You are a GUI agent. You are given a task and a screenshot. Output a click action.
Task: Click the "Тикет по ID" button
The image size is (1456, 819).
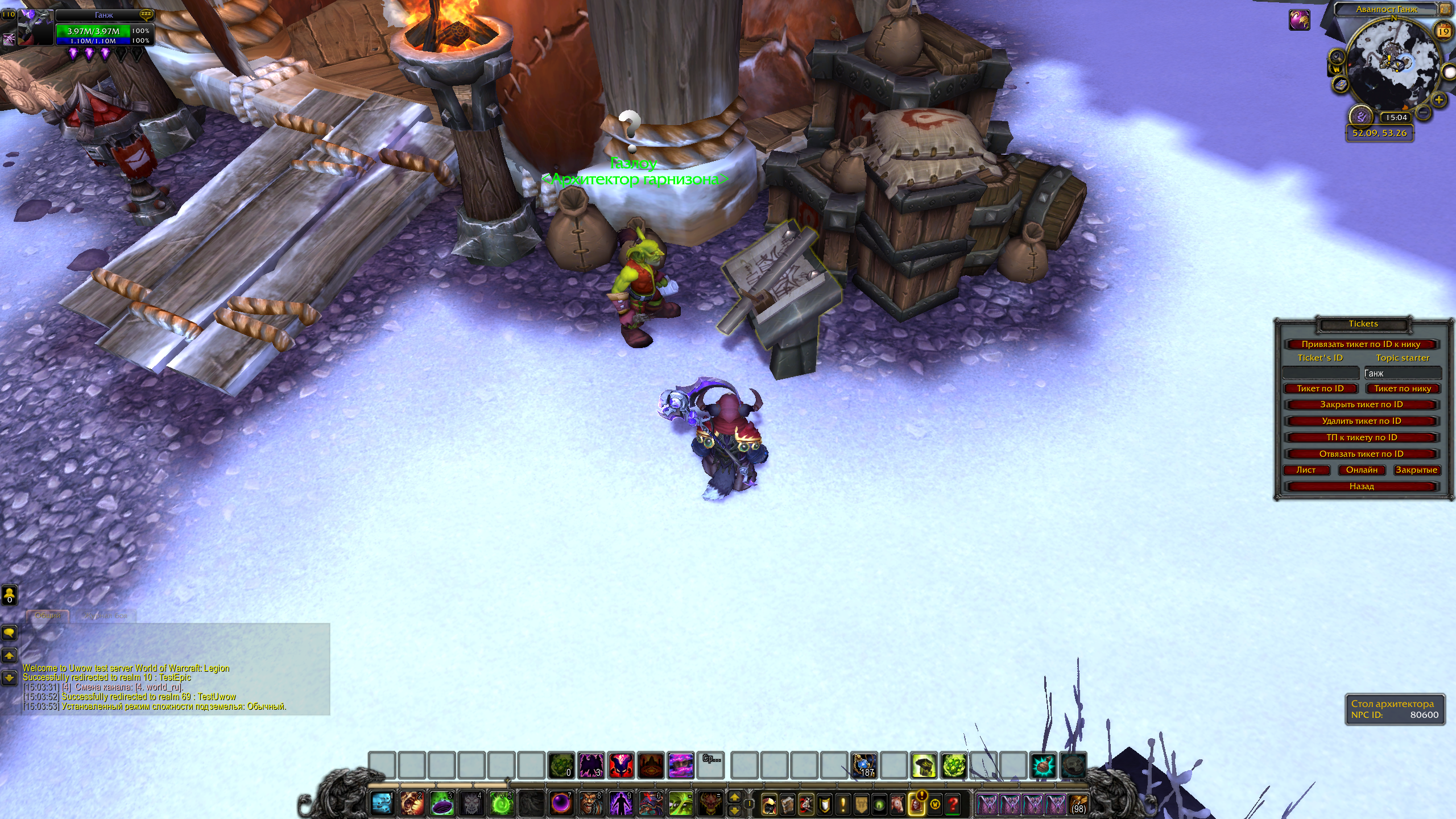pyautogui.click(x=1320, y=388)
